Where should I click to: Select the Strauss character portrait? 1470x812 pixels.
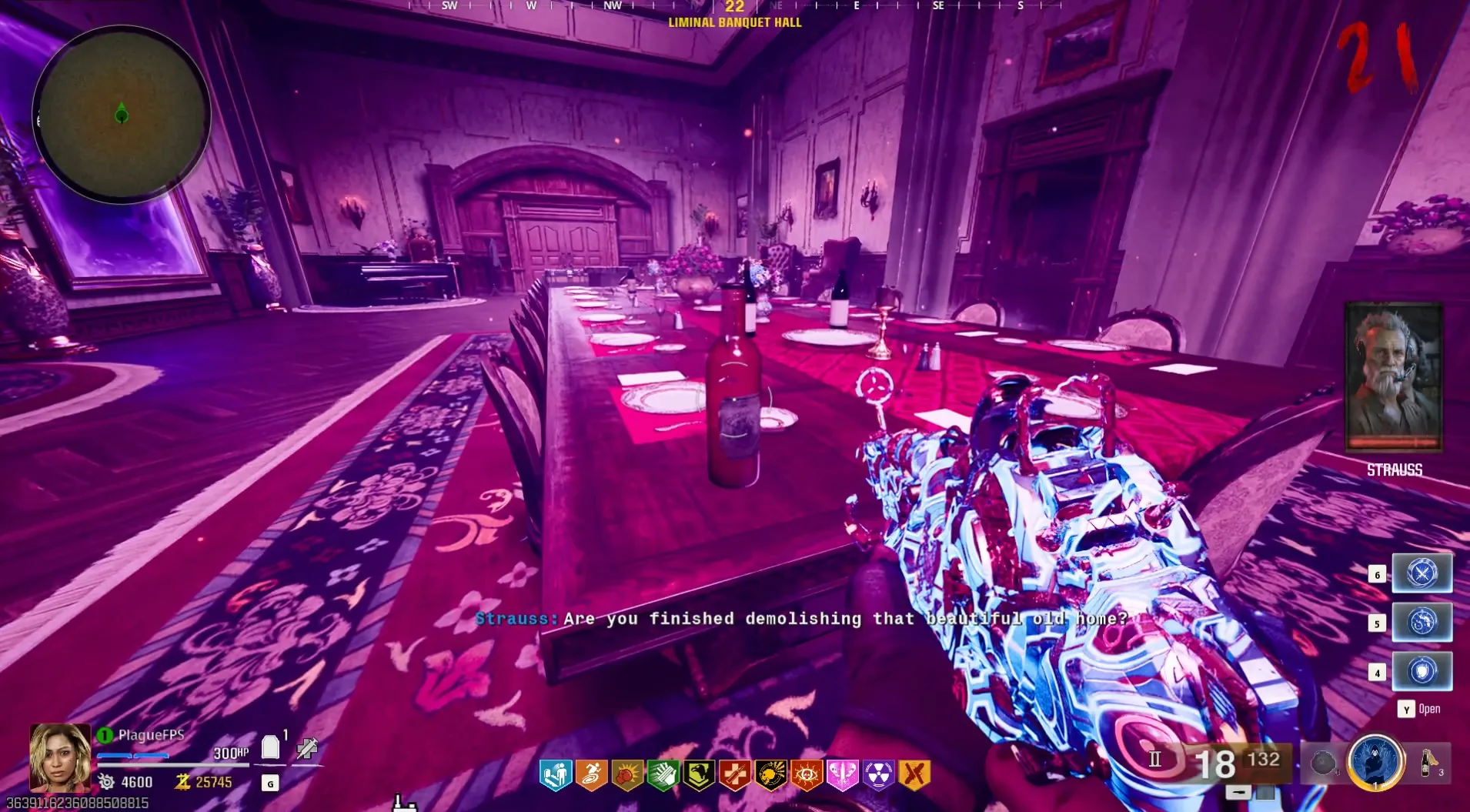tap(1393, 377)
